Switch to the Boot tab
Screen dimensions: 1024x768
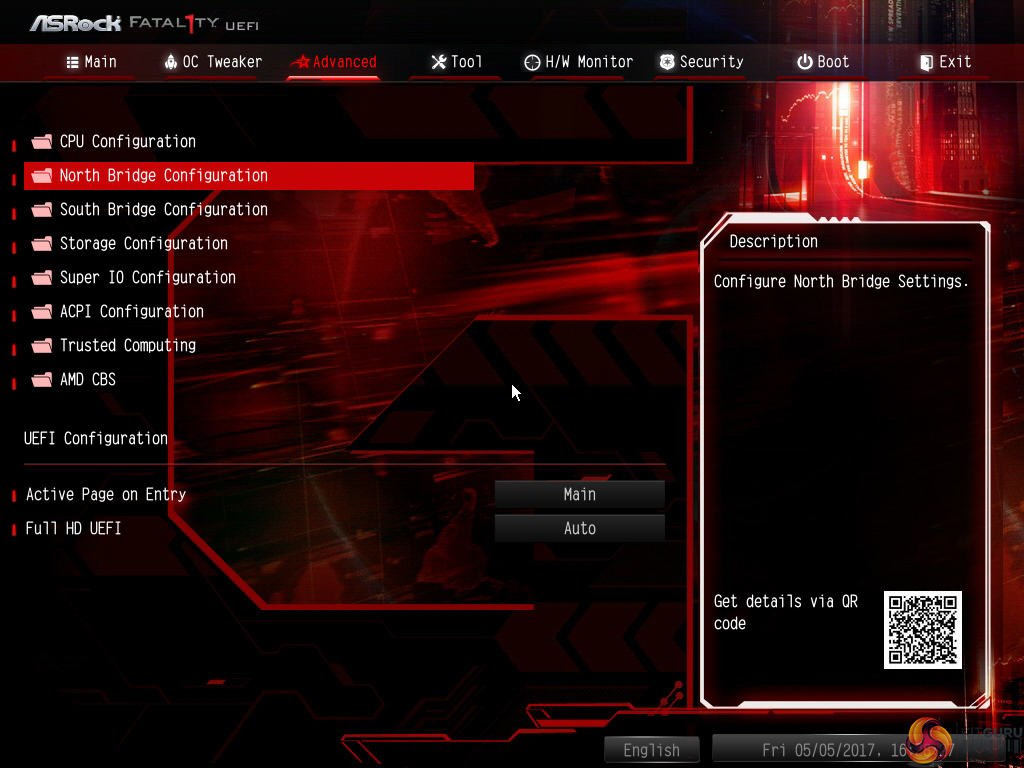[823, 62]
